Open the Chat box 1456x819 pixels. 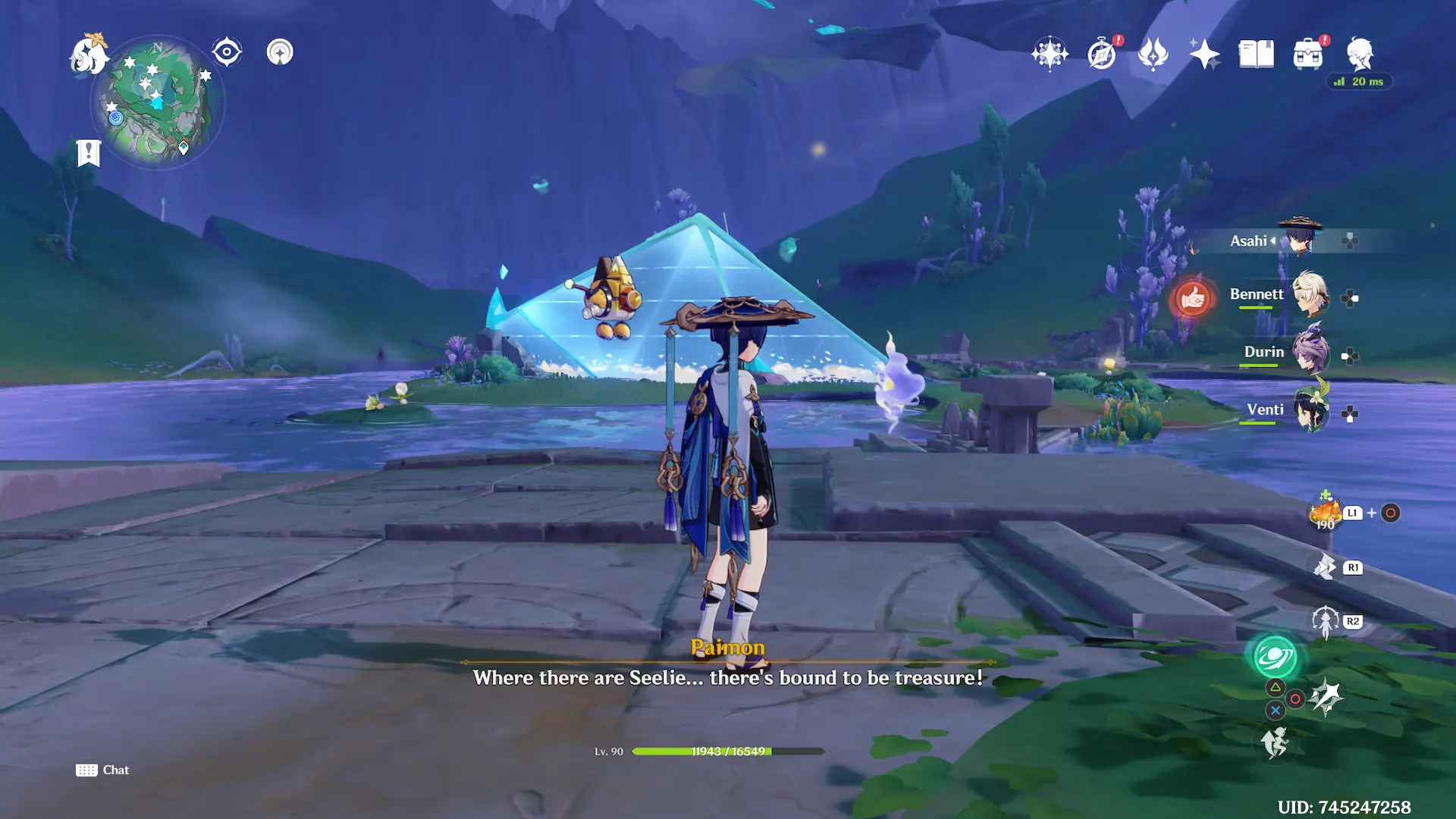point(102,770)
